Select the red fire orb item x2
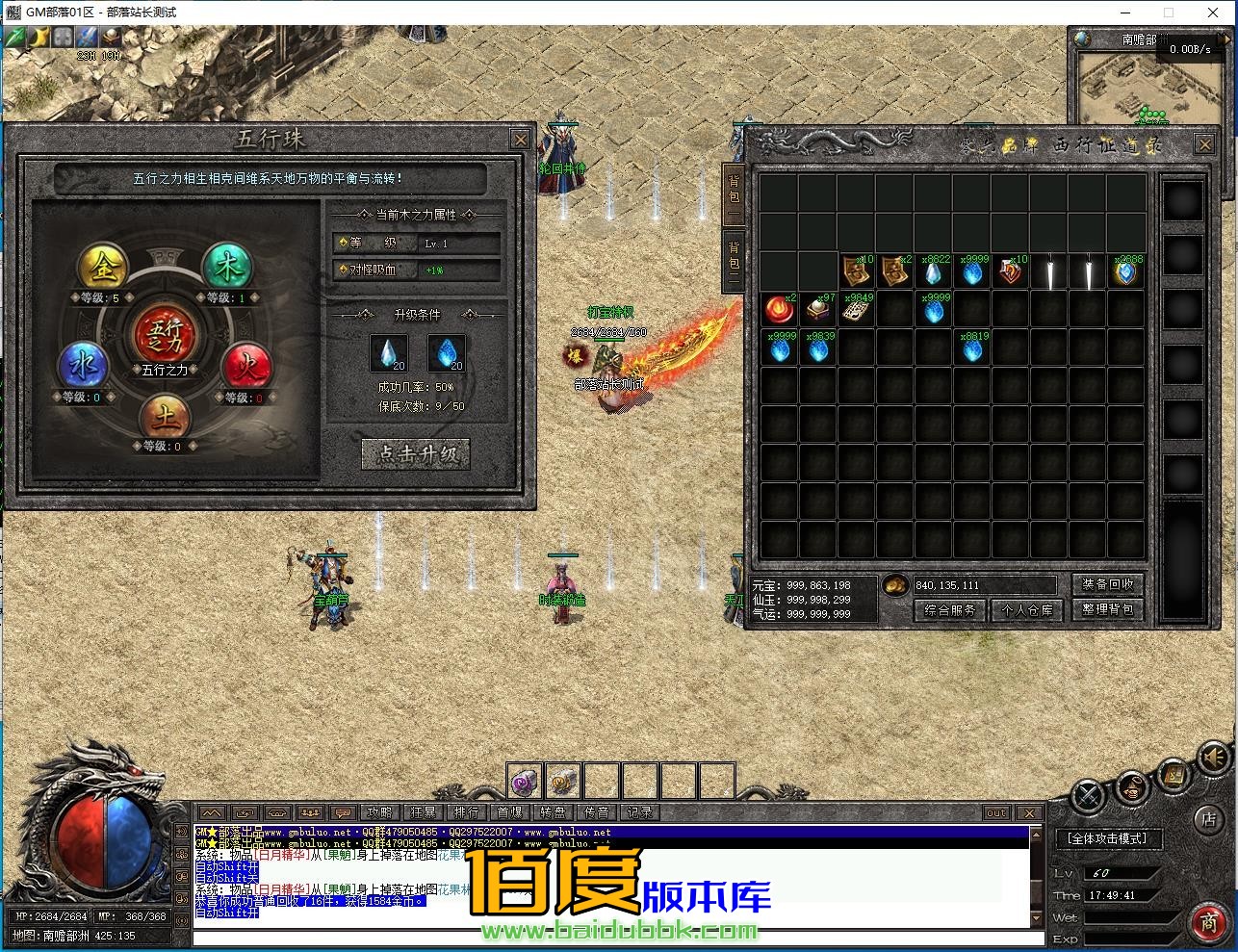This screenshot has width=1238, height=952. point(780,310)
